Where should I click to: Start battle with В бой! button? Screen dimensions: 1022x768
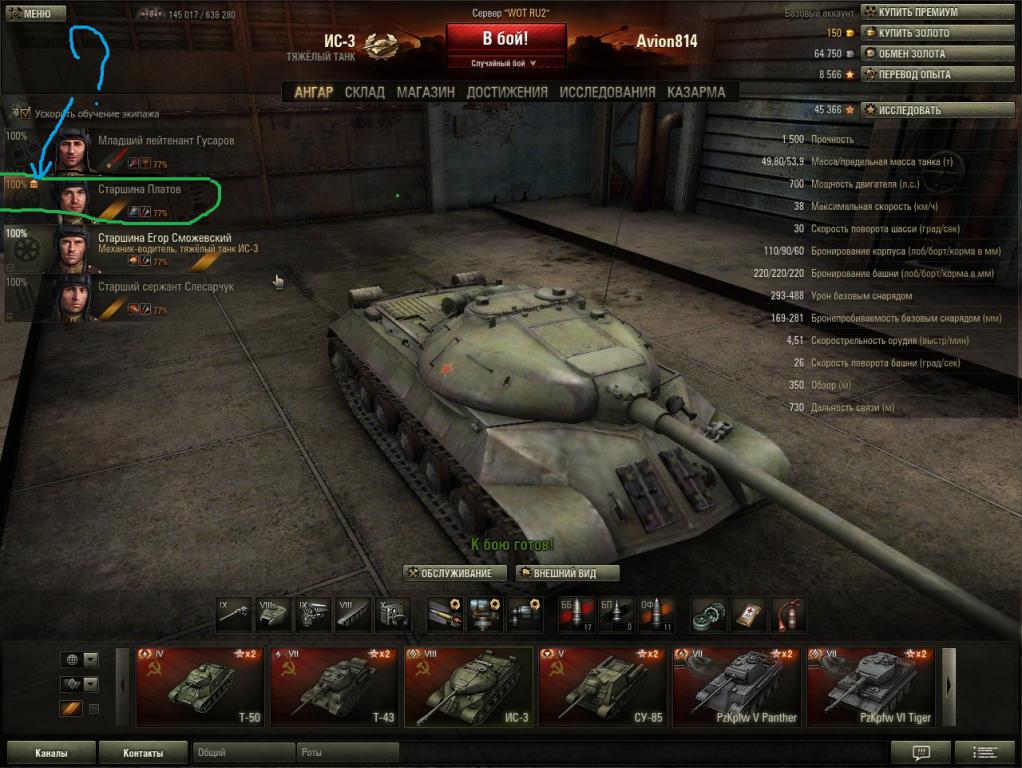[x=505, y=40]
